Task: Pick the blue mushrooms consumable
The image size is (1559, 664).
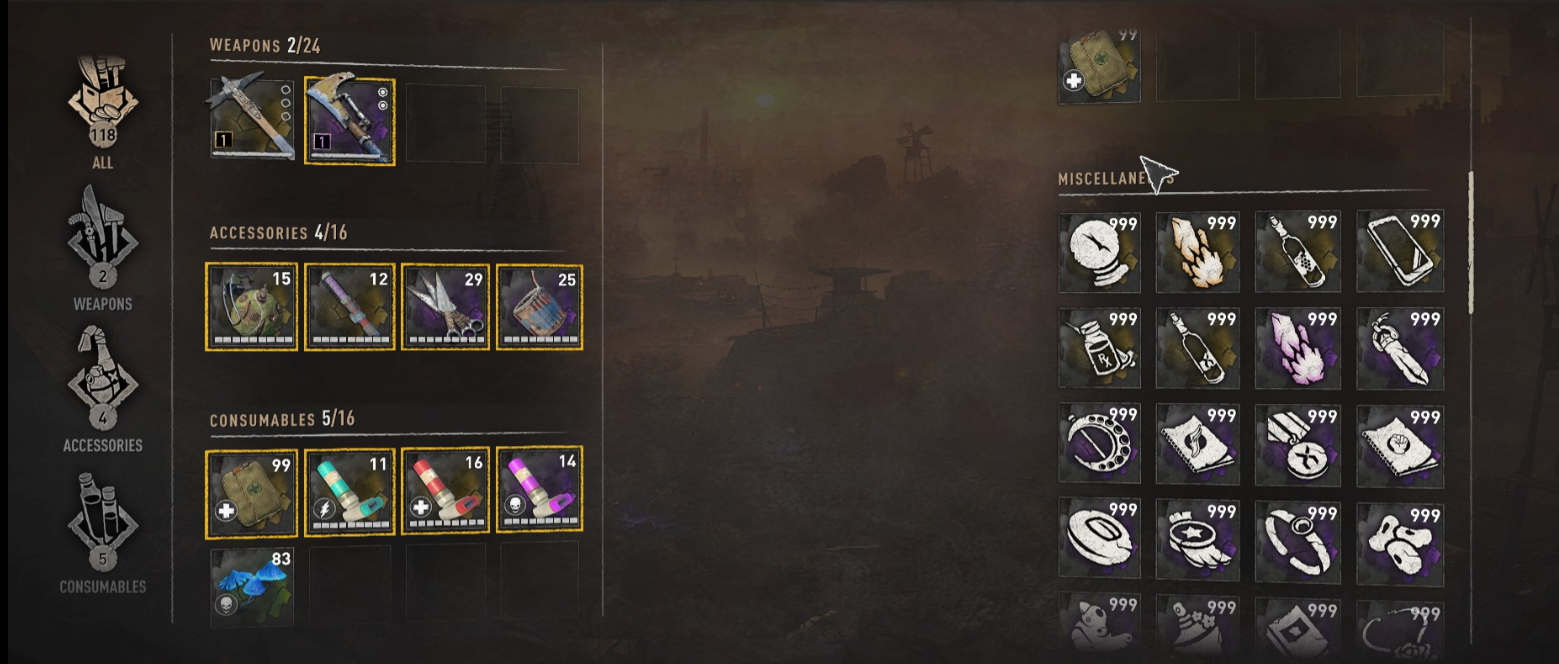Action: [251, 585]
